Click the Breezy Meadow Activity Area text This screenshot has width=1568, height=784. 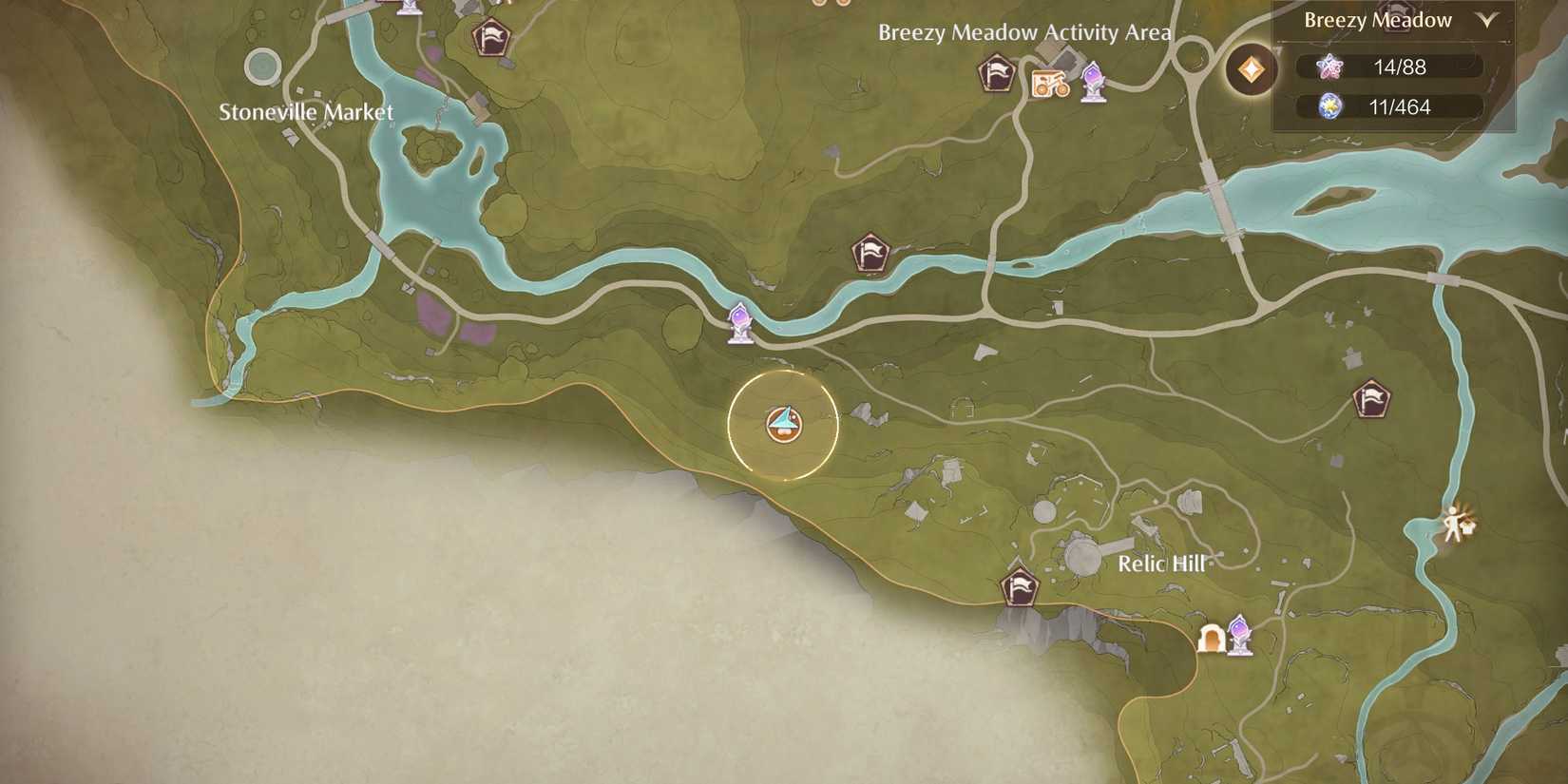[1023, 31]
